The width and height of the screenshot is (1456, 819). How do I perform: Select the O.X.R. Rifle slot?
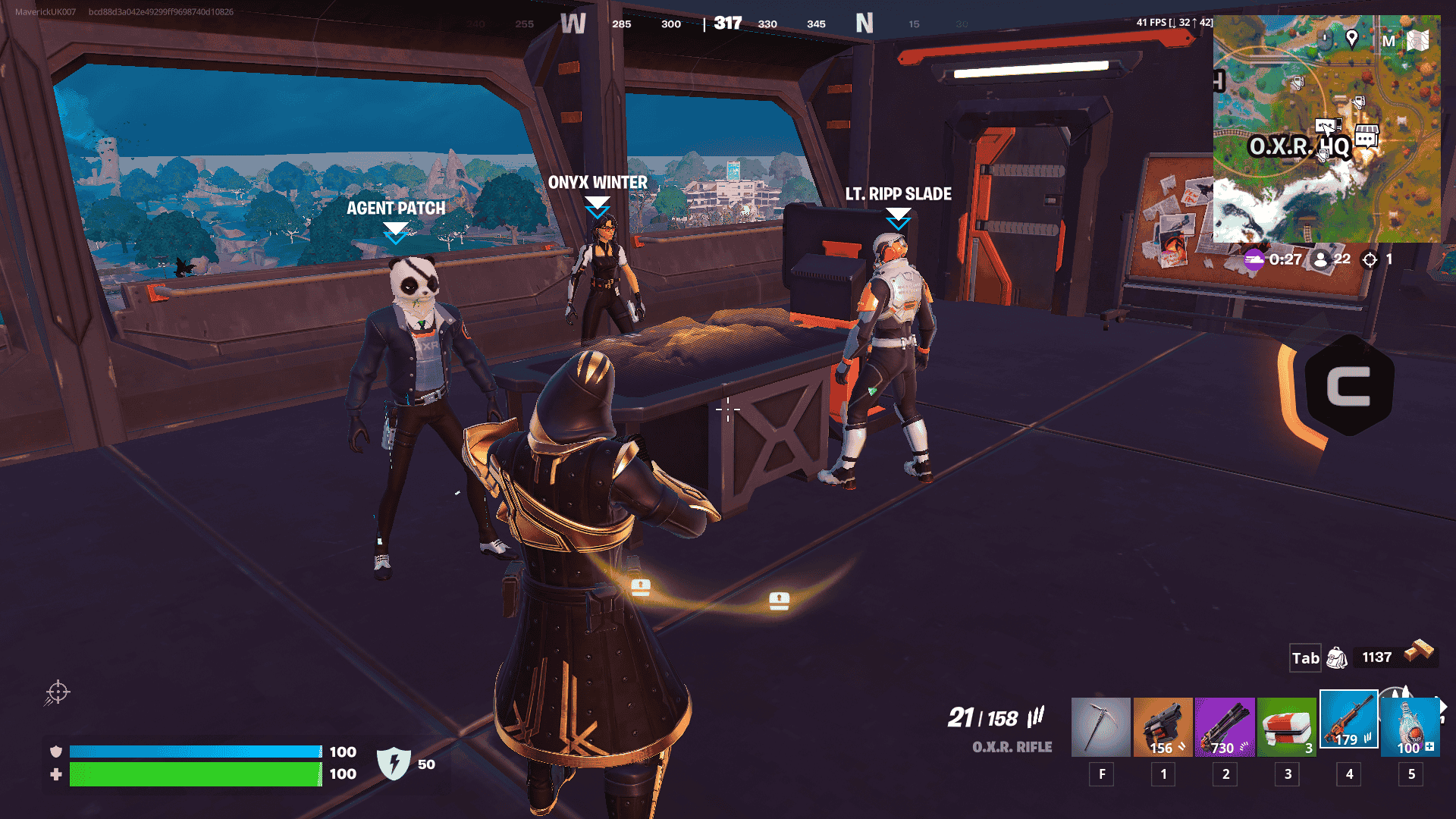(x=1348, y=720)
